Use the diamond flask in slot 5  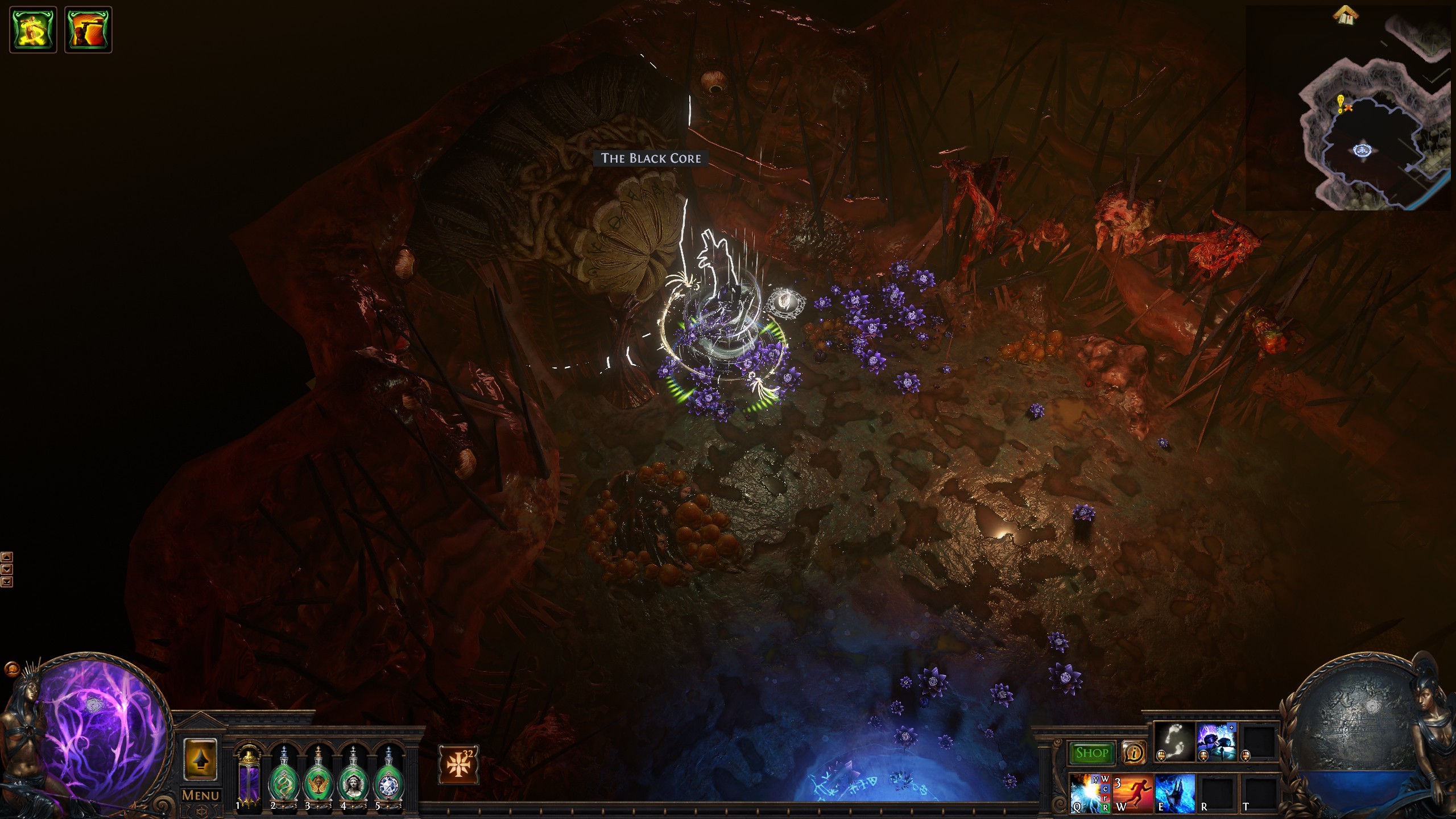(388, 780)
